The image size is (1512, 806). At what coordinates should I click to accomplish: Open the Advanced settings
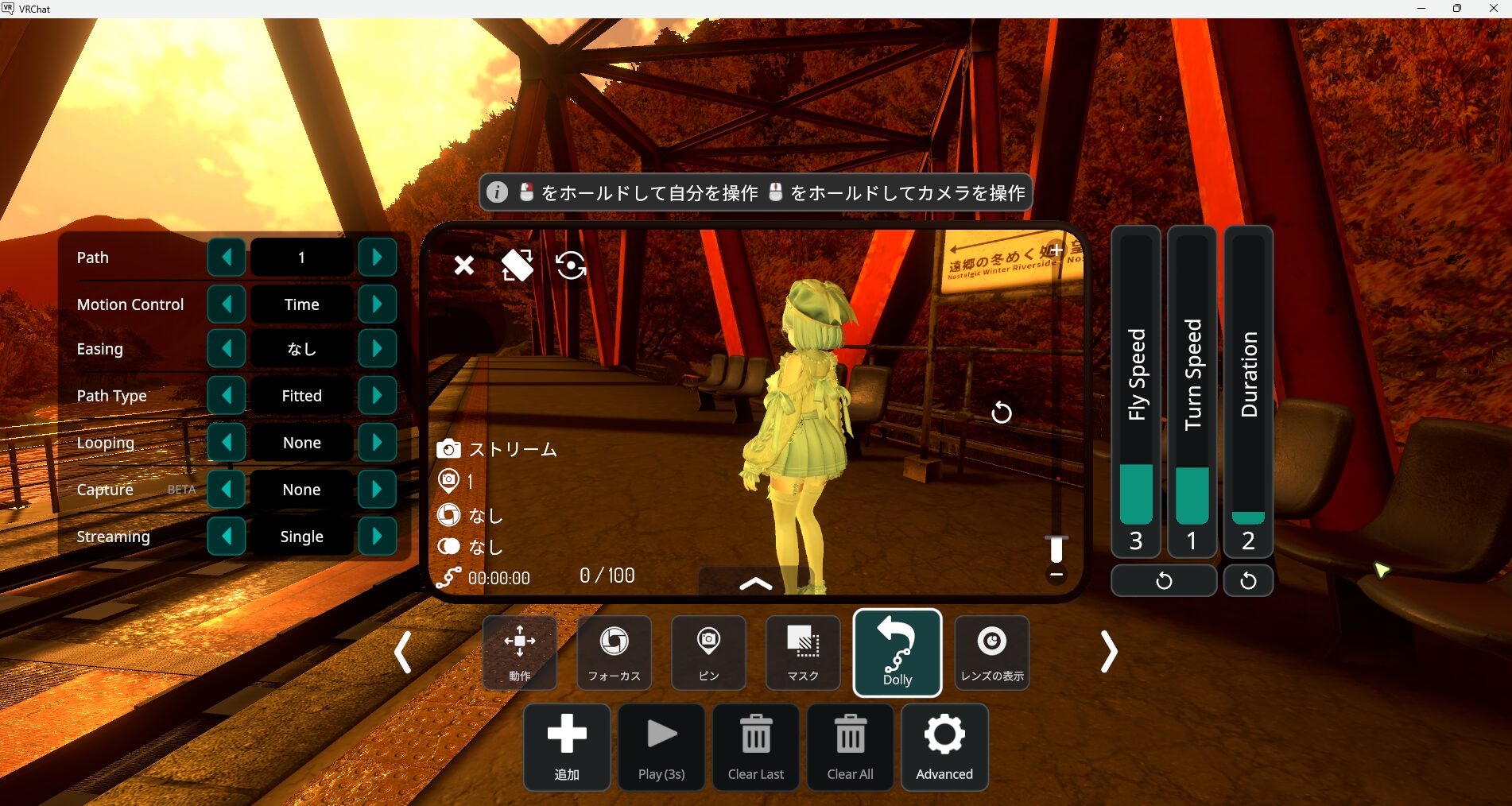pos(944,746)
